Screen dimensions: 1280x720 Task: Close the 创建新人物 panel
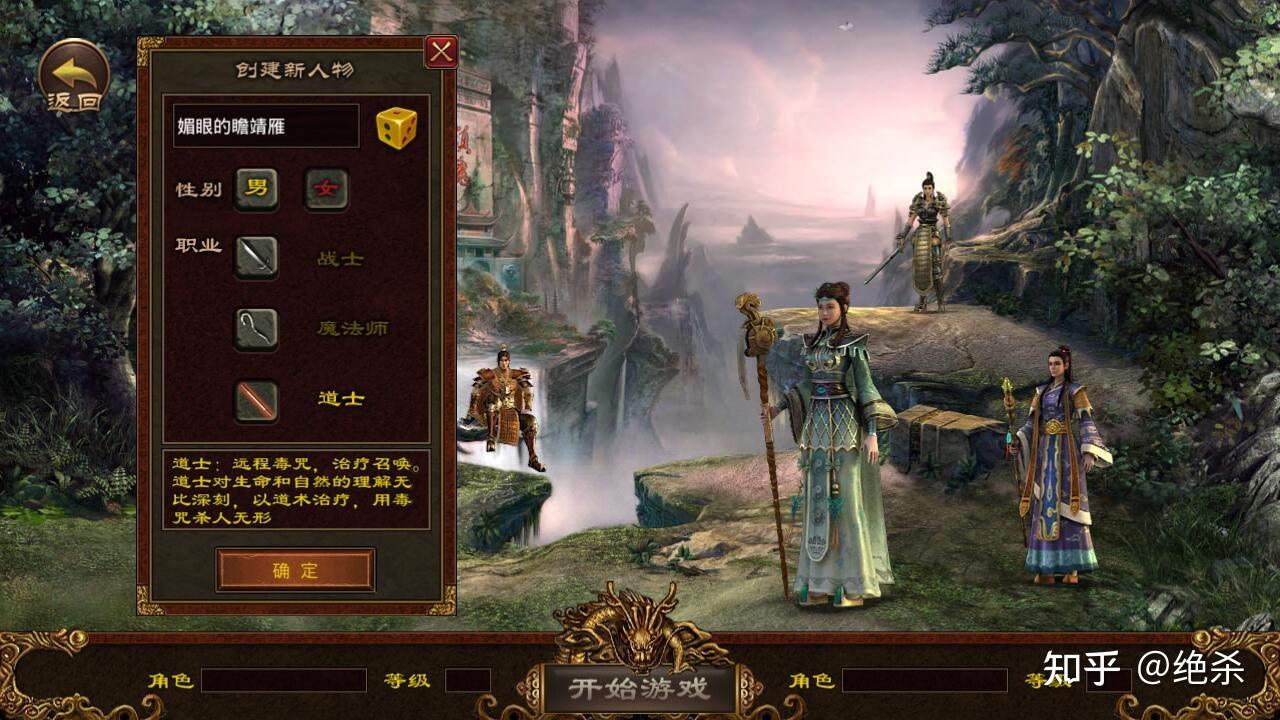pos(441,51)
